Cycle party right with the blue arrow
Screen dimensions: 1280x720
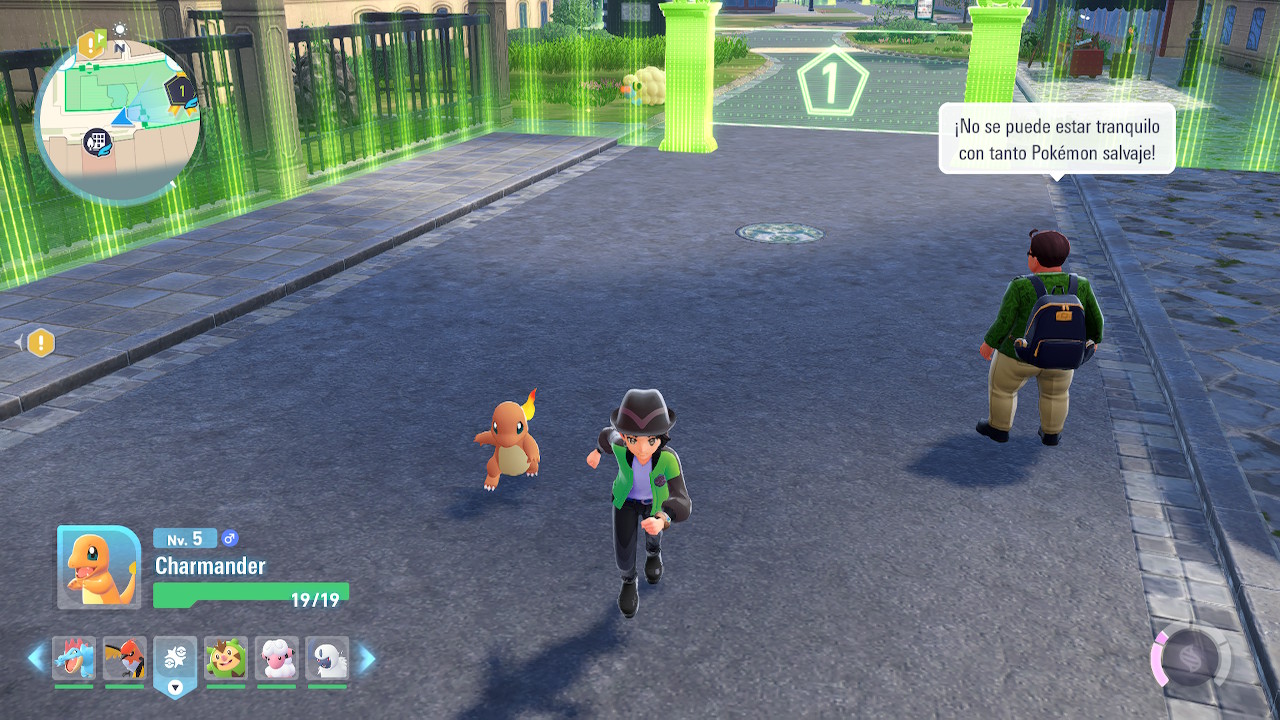tap(367, 658)
